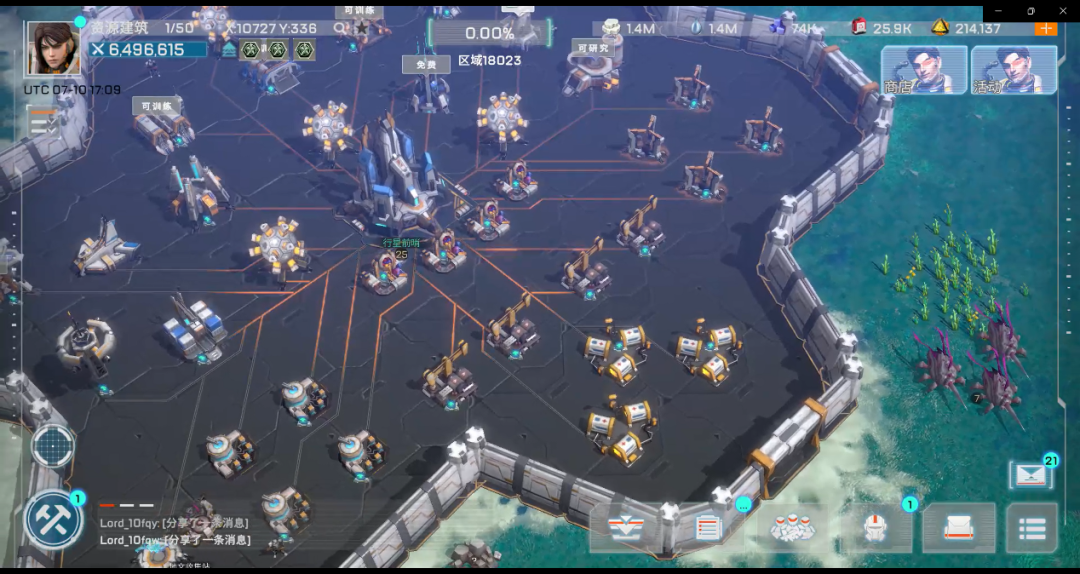Click the coordinate search magnifier

[x=340, y=29]
